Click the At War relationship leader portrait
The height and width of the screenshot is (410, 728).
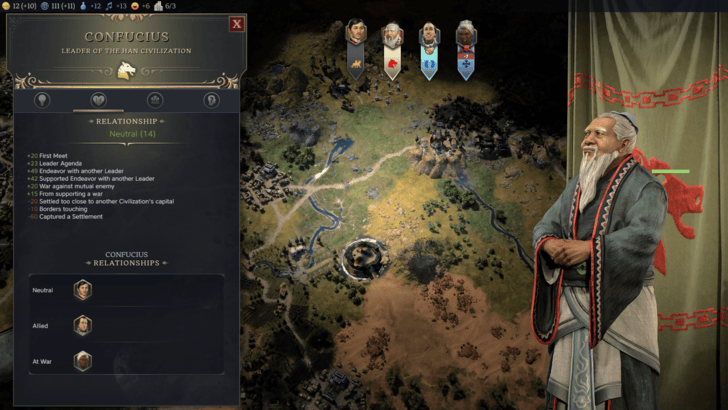coord(82,360)
